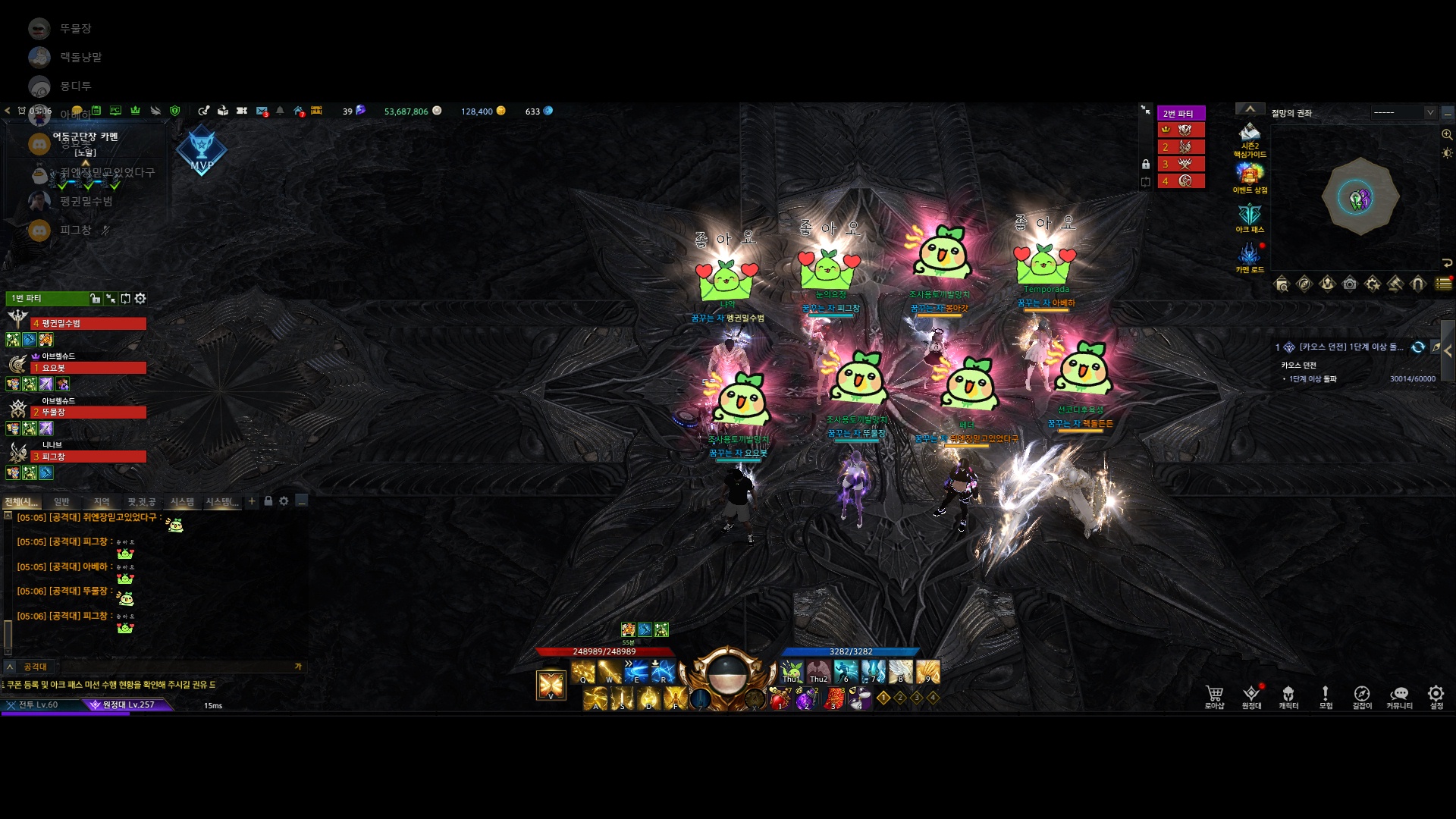The image size is (1456, 819).
Task: Open the 아크 패스 Ark Pass icon
Action: pos(1250,217)
